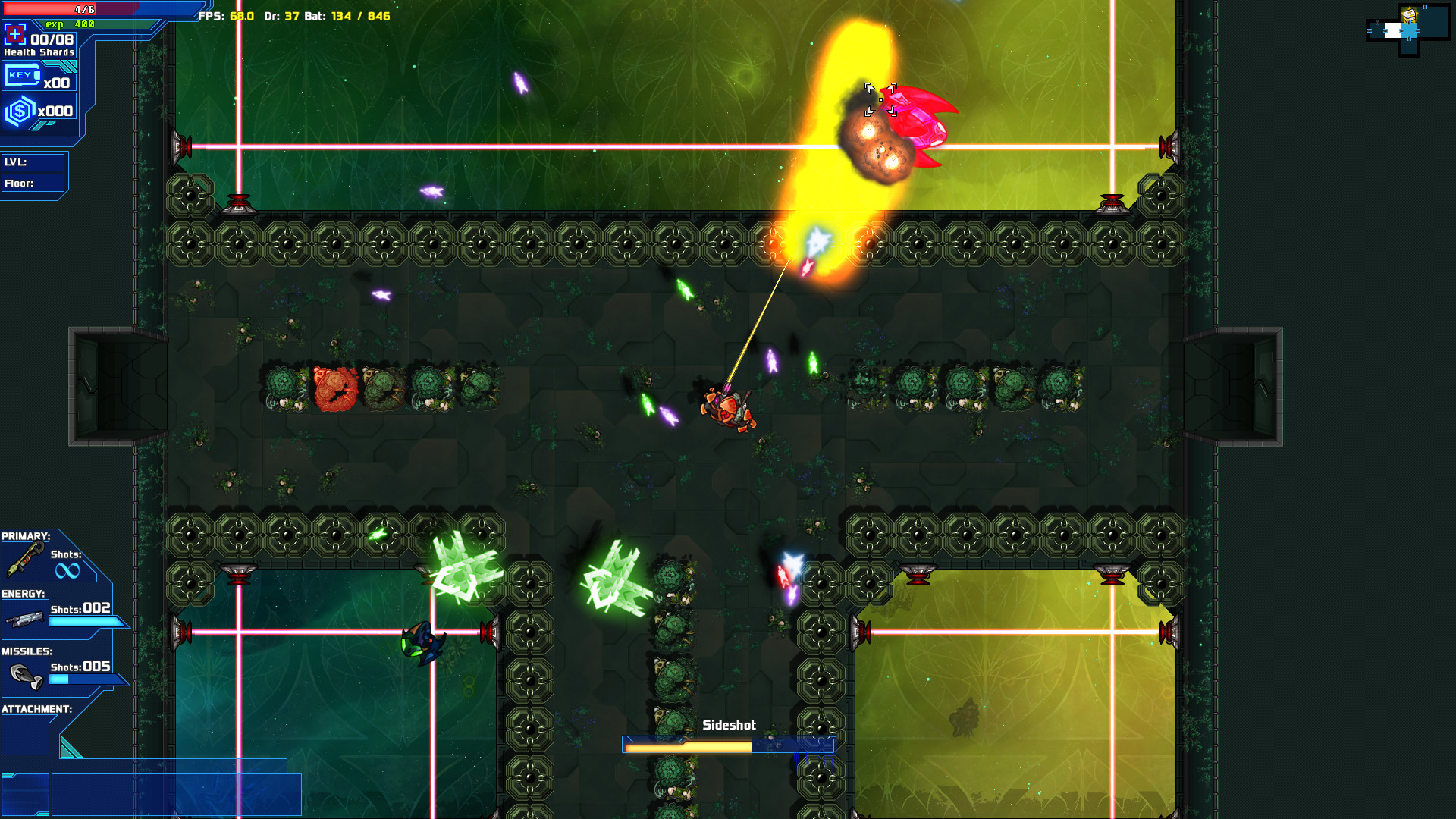This screenshot has width=1456, height=819.
Task: Click the blue KEY keycard icon
Action: (23, 75)
